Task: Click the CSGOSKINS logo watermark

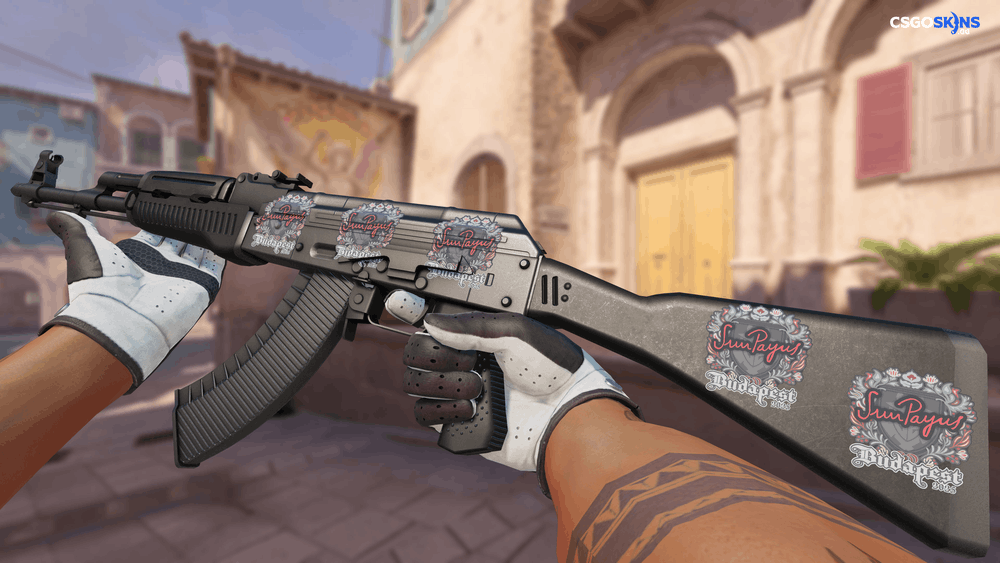Action: pos(935,22)
